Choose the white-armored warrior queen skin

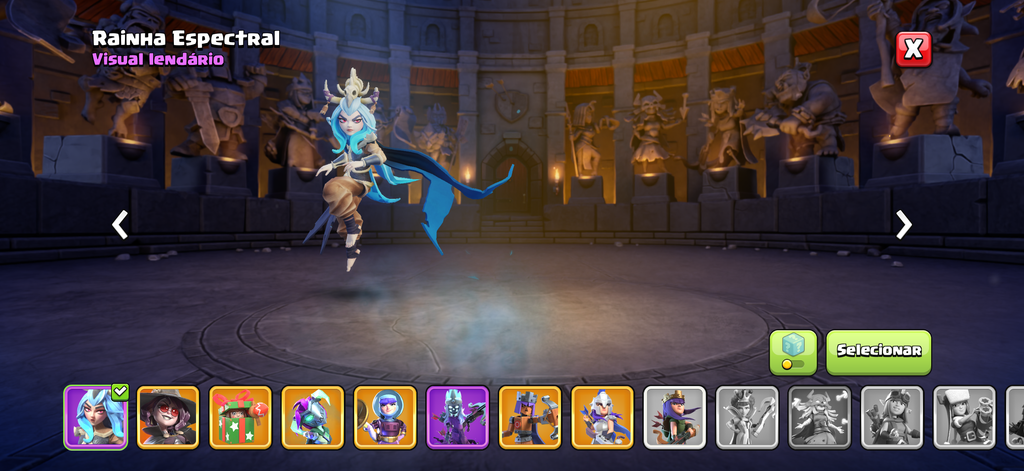tap(602, 417)
